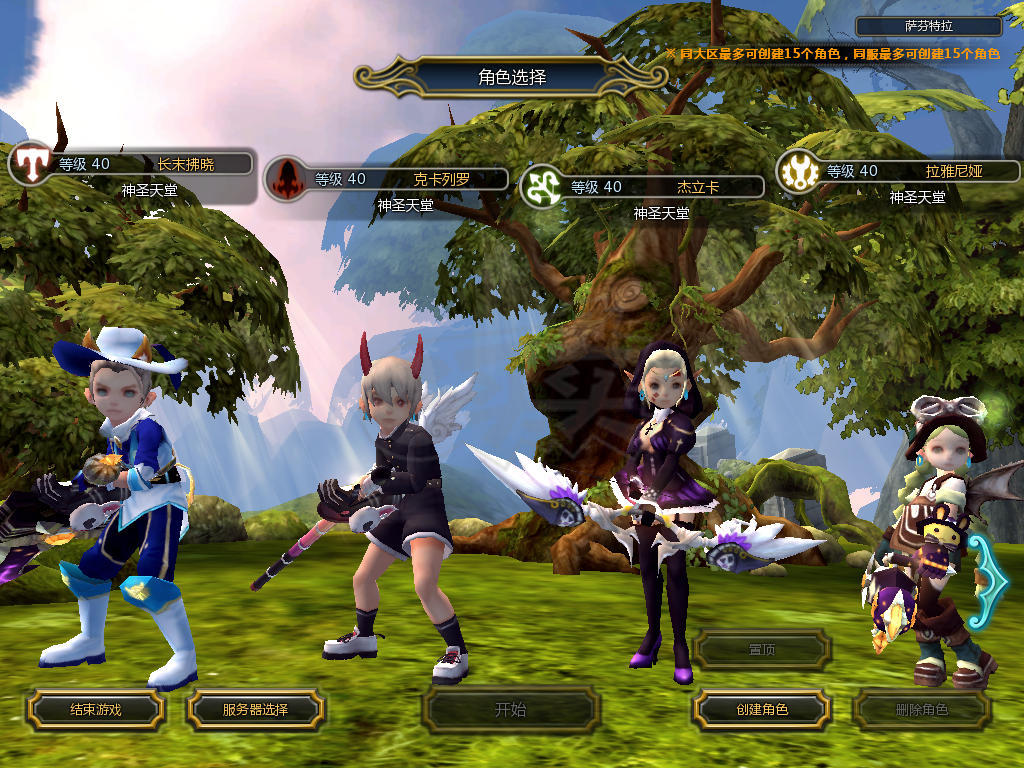Open 服务器选择 server selection

pyautogui.click(x=255, y=709)
